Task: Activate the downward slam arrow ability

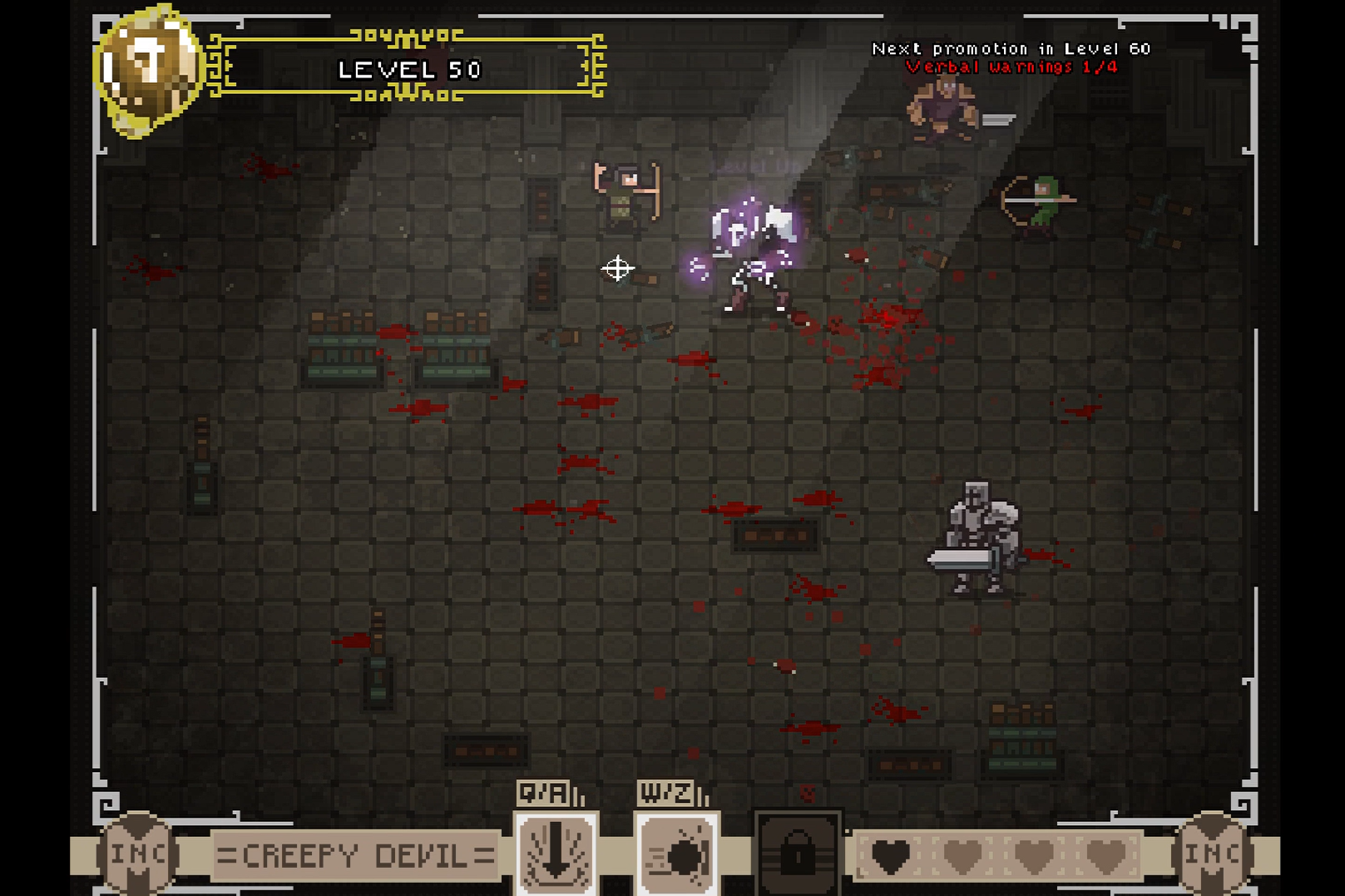Action: (556, 854)
